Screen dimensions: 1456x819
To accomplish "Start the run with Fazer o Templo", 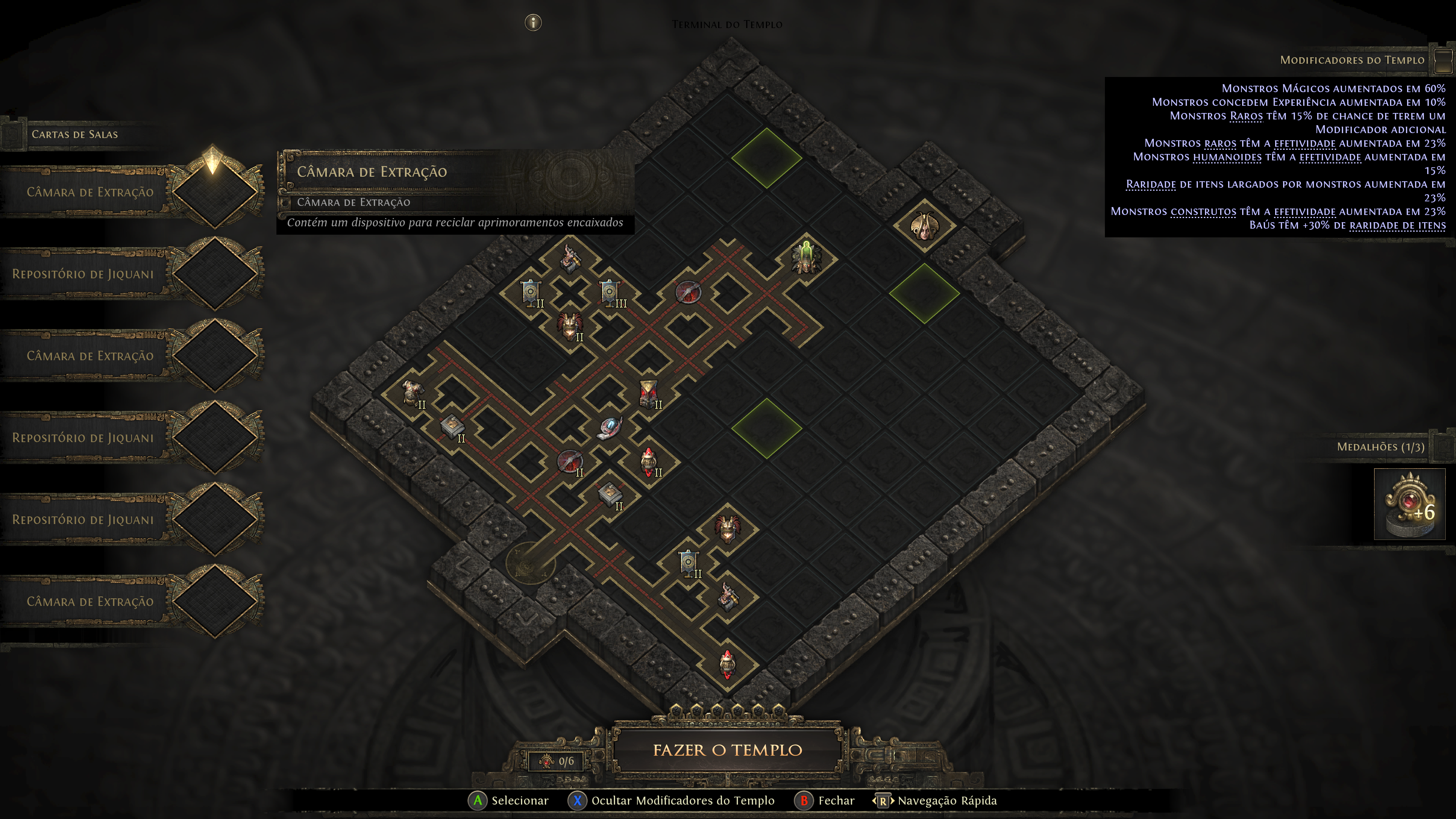I will coord(728,750).
